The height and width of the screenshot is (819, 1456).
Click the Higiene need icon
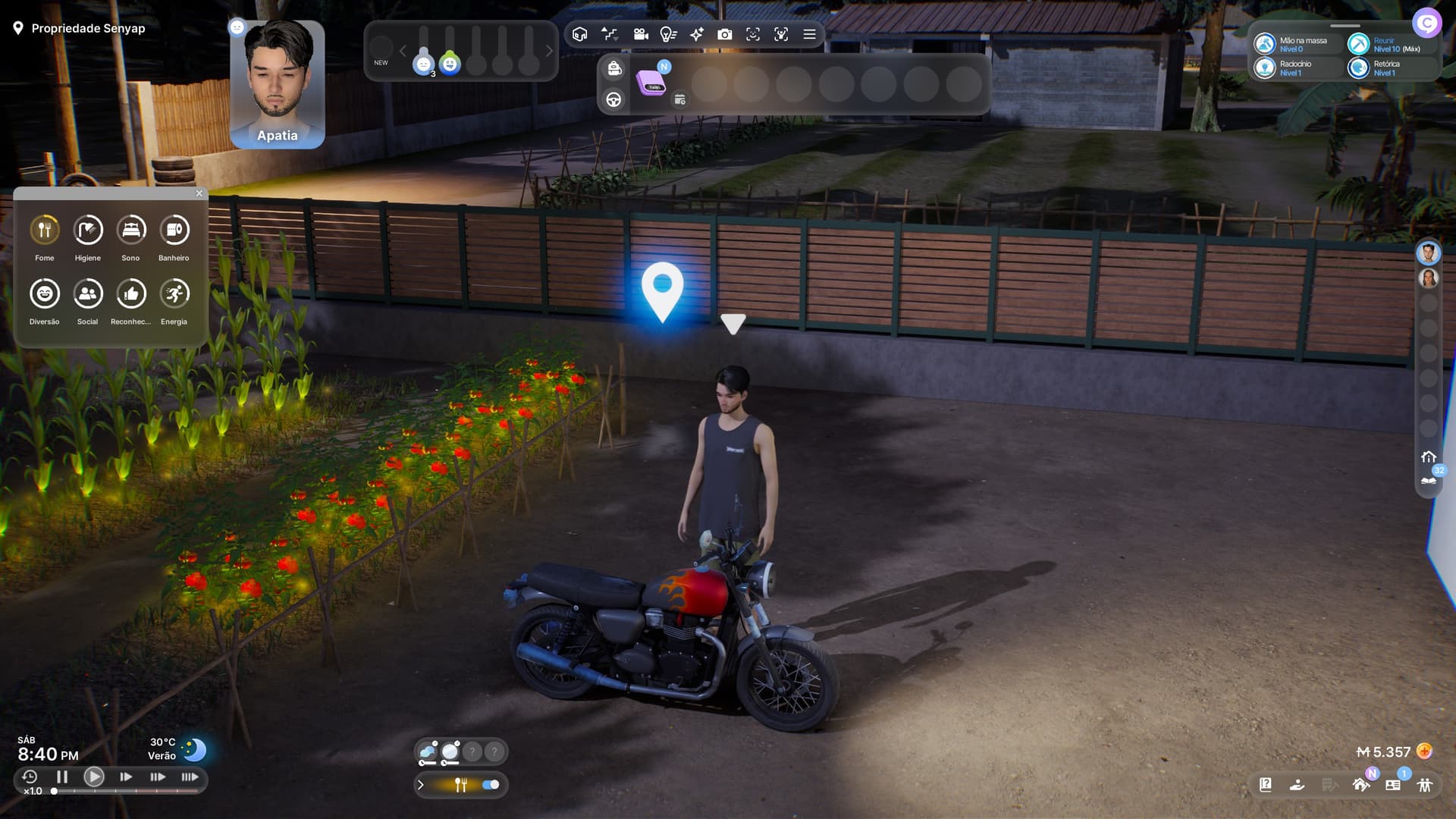[88, 230]
